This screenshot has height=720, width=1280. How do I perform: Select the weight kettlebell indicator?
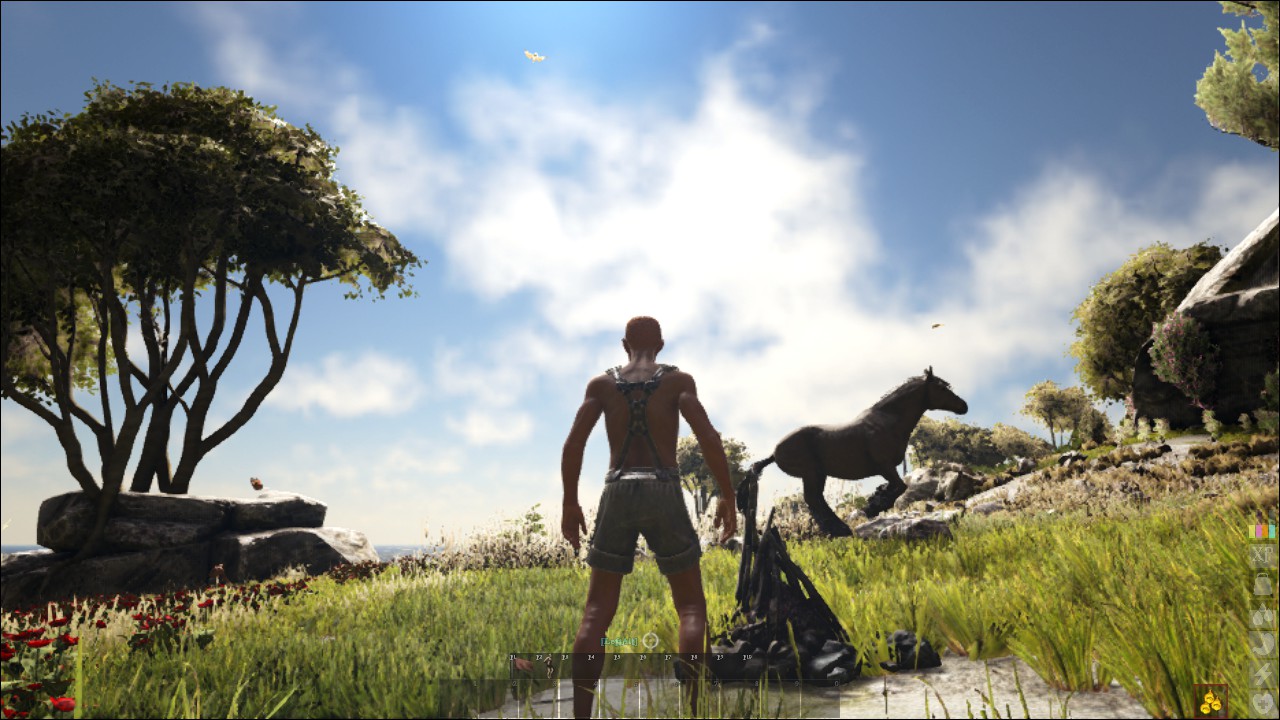1260,584
